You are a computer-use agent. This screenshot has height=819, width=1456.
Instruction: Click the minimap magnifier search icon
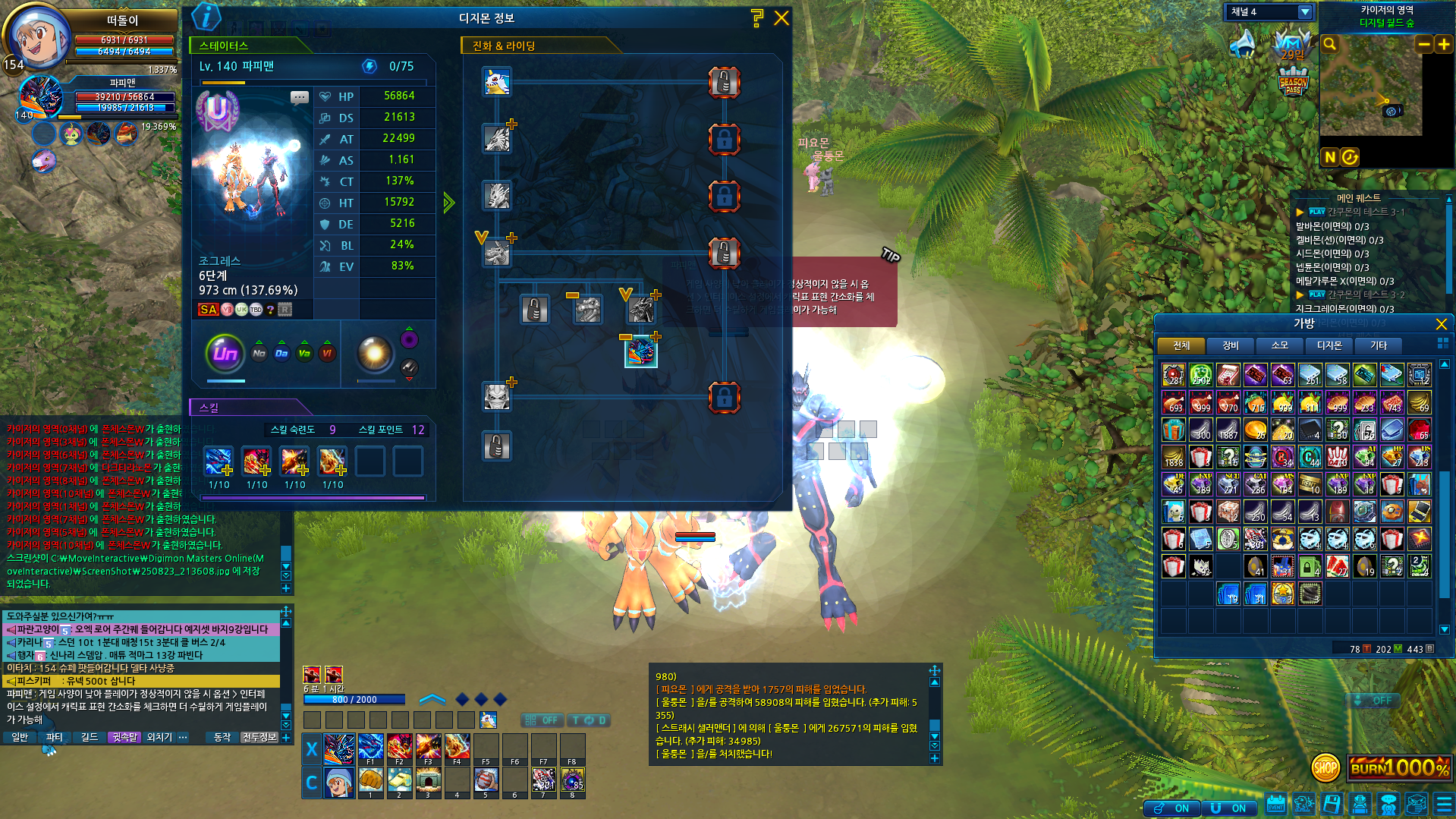(x=1329, y=44)
